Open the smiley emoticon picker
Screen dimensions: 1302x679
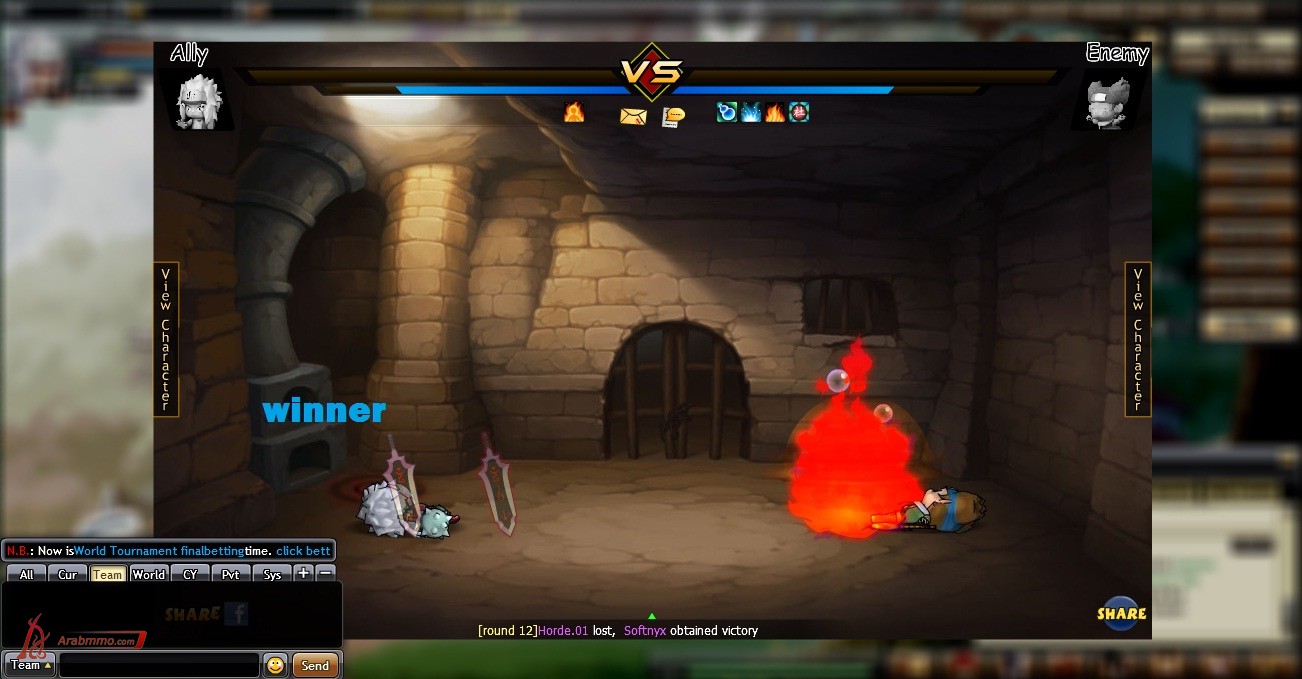[x=275, y=665]
